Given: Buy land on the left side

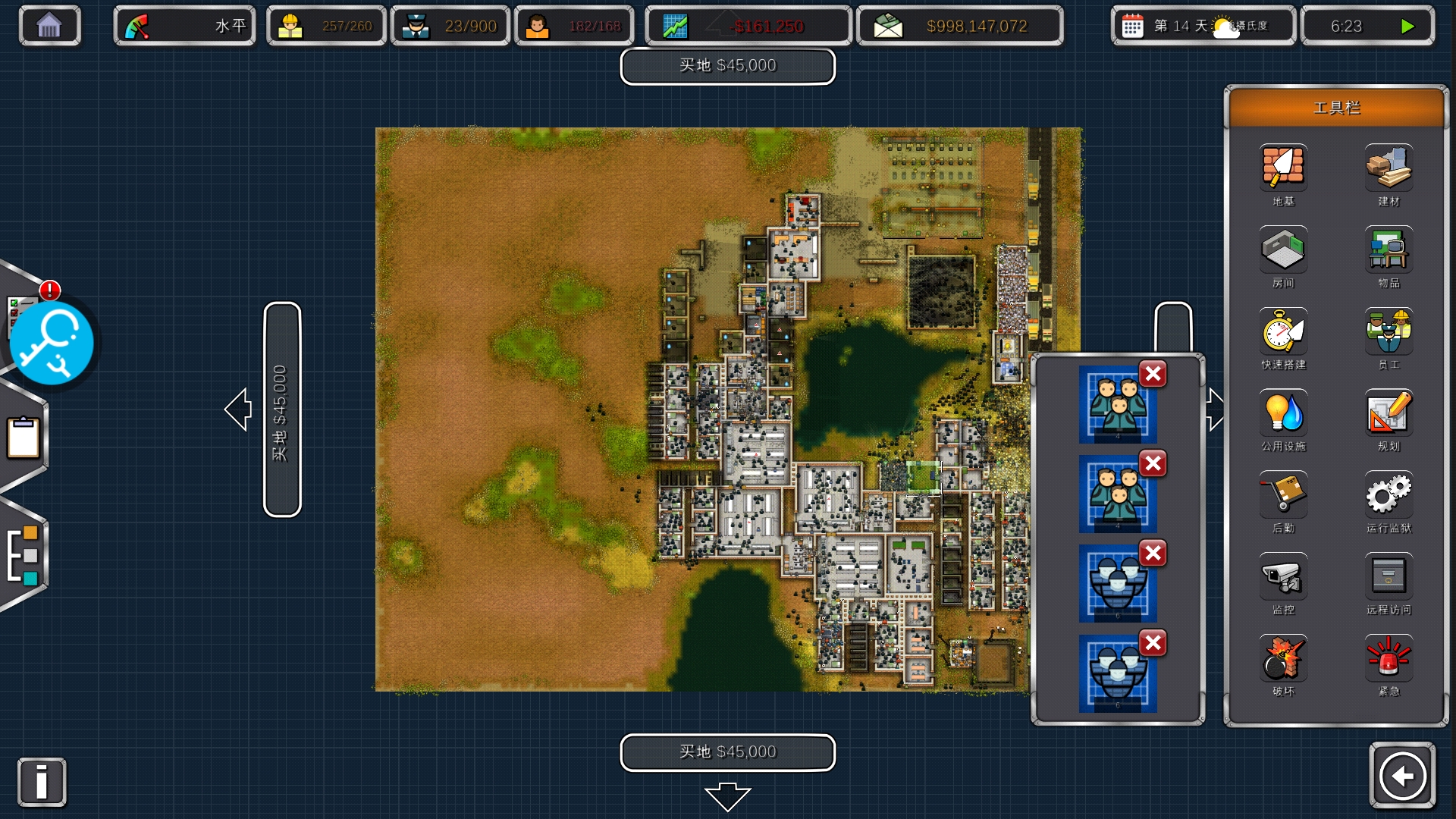Looking at the screenshot, I should (281, 409).
